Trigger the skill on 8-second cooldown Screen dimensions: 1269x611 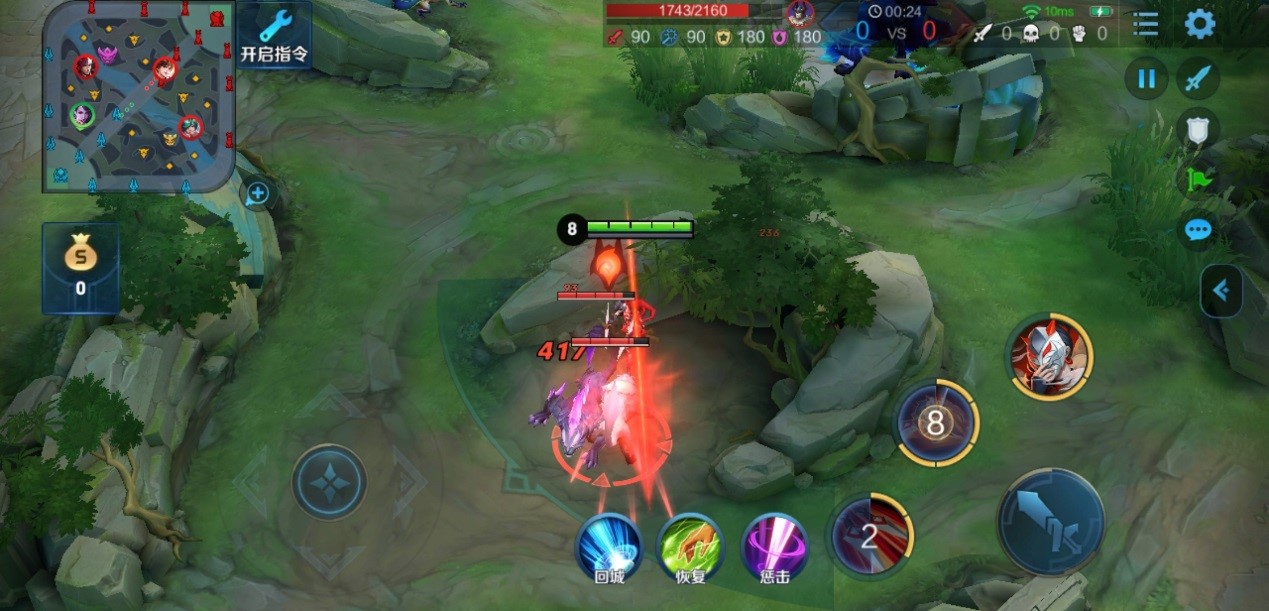[936, 423]
